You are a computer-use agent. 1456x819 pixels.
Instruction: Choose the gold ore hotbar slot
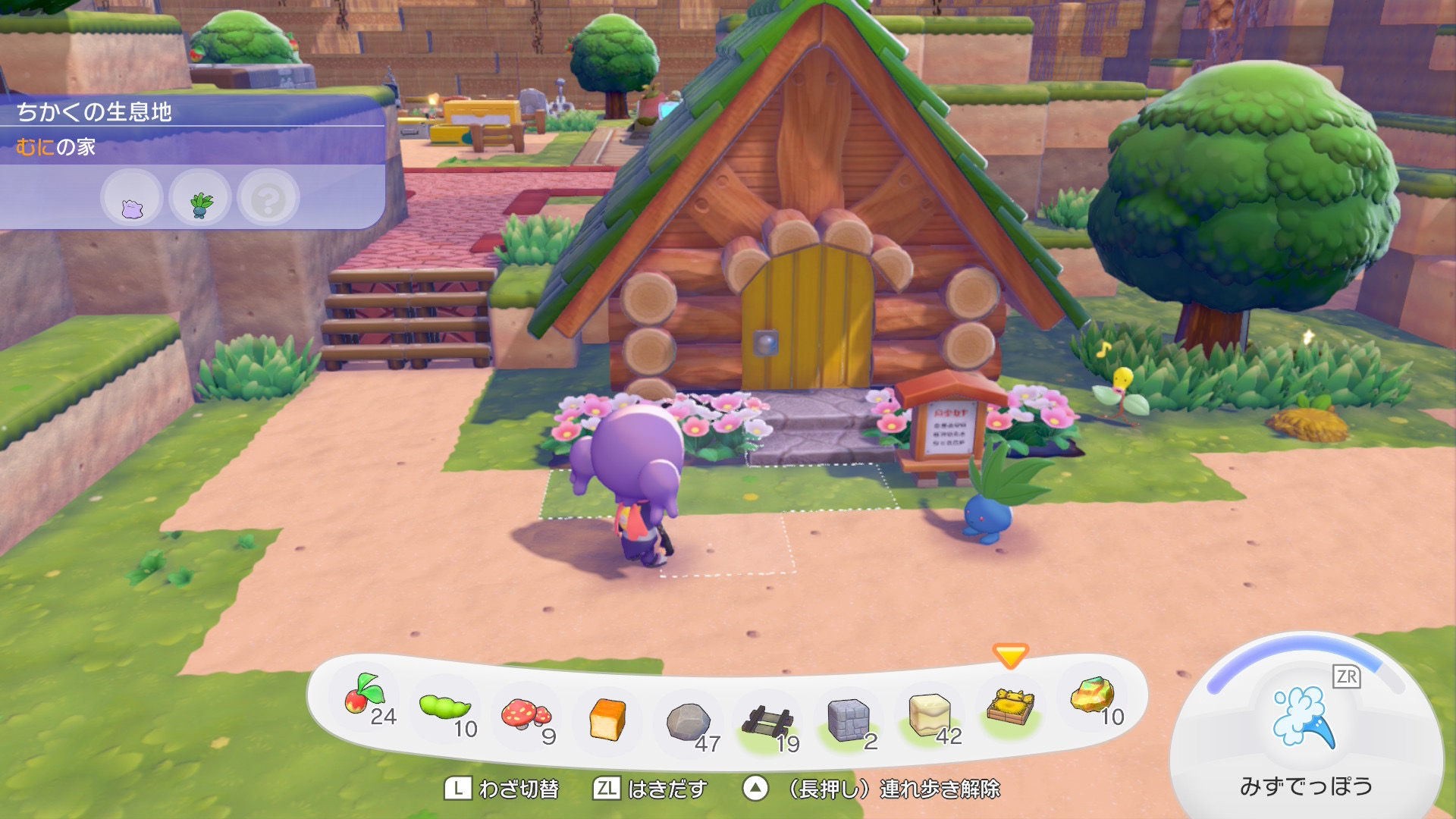click(1092, 695)
